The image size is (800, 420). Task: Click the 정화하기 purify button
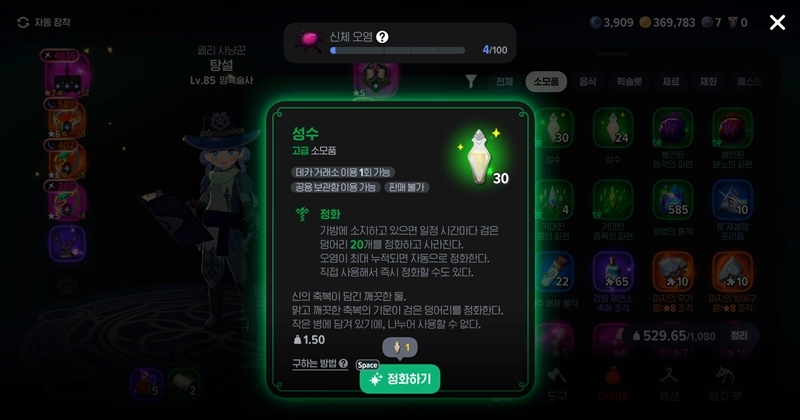tap(400, 379)
